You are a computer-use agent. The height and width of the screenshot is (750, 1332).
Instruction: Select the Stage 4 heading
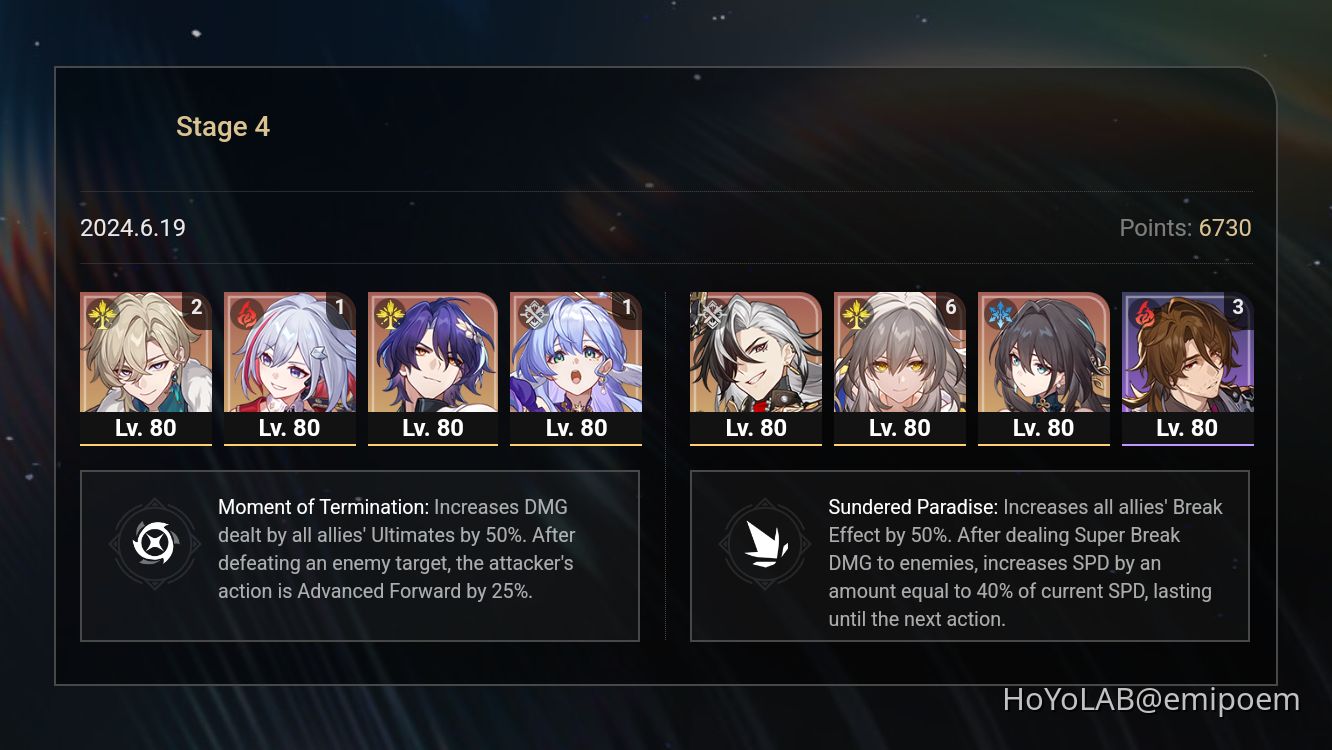click(x=222, y=126)
